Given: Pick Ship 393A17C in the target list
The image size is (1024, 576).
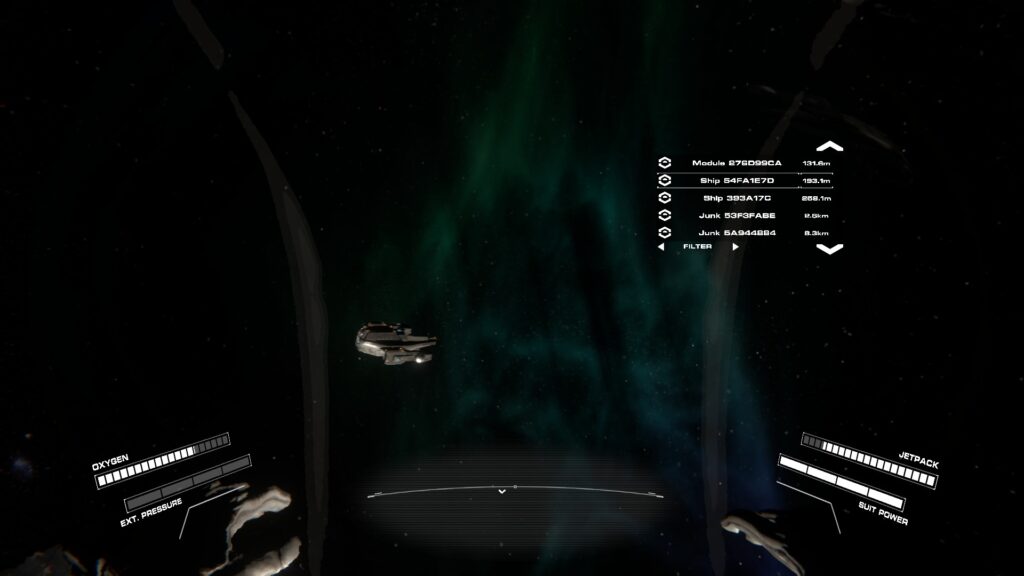Looking at the screenshot, I should [736, 198].
